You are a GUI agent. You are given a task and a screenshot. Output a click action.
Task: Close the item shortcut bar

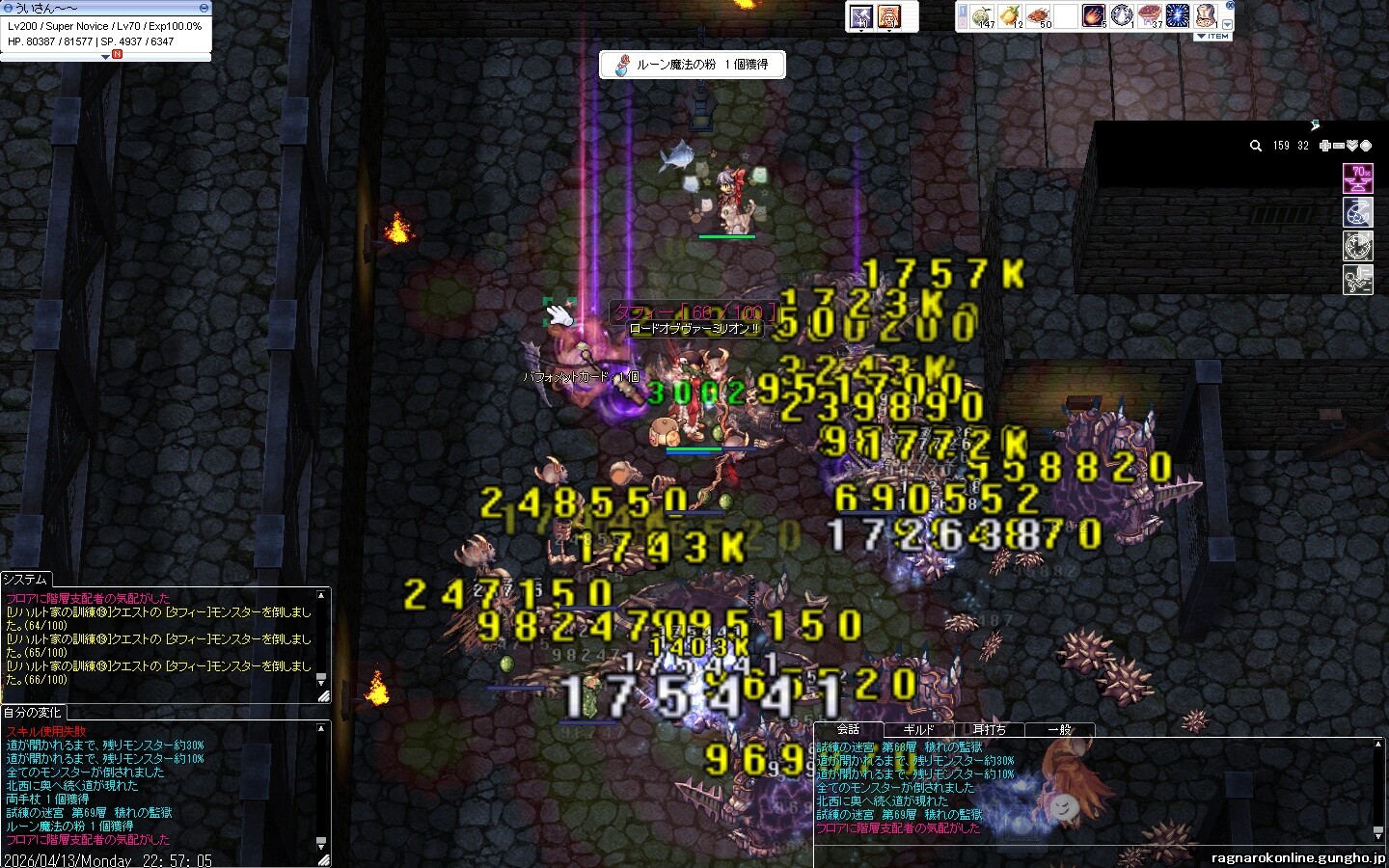click(1229, 6)
